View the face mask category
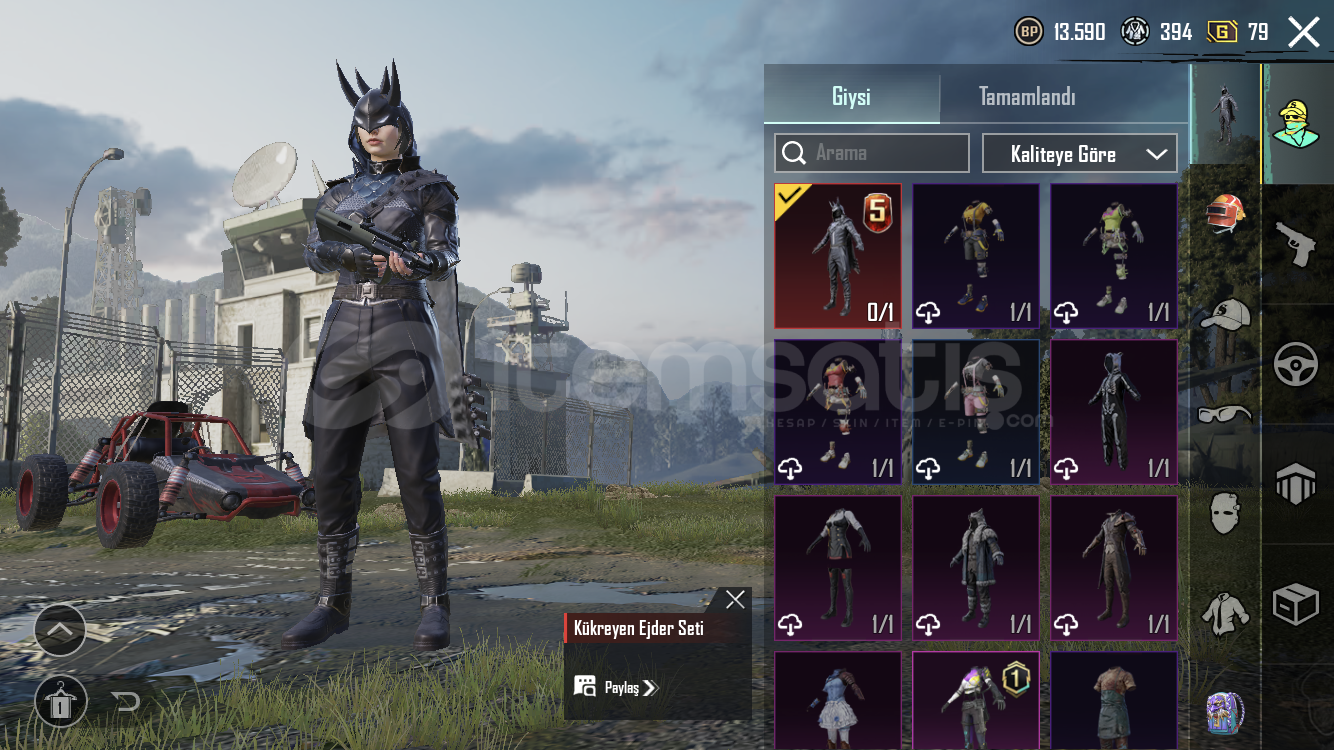Screen dimensions: 1334x750 point(1225,513)
